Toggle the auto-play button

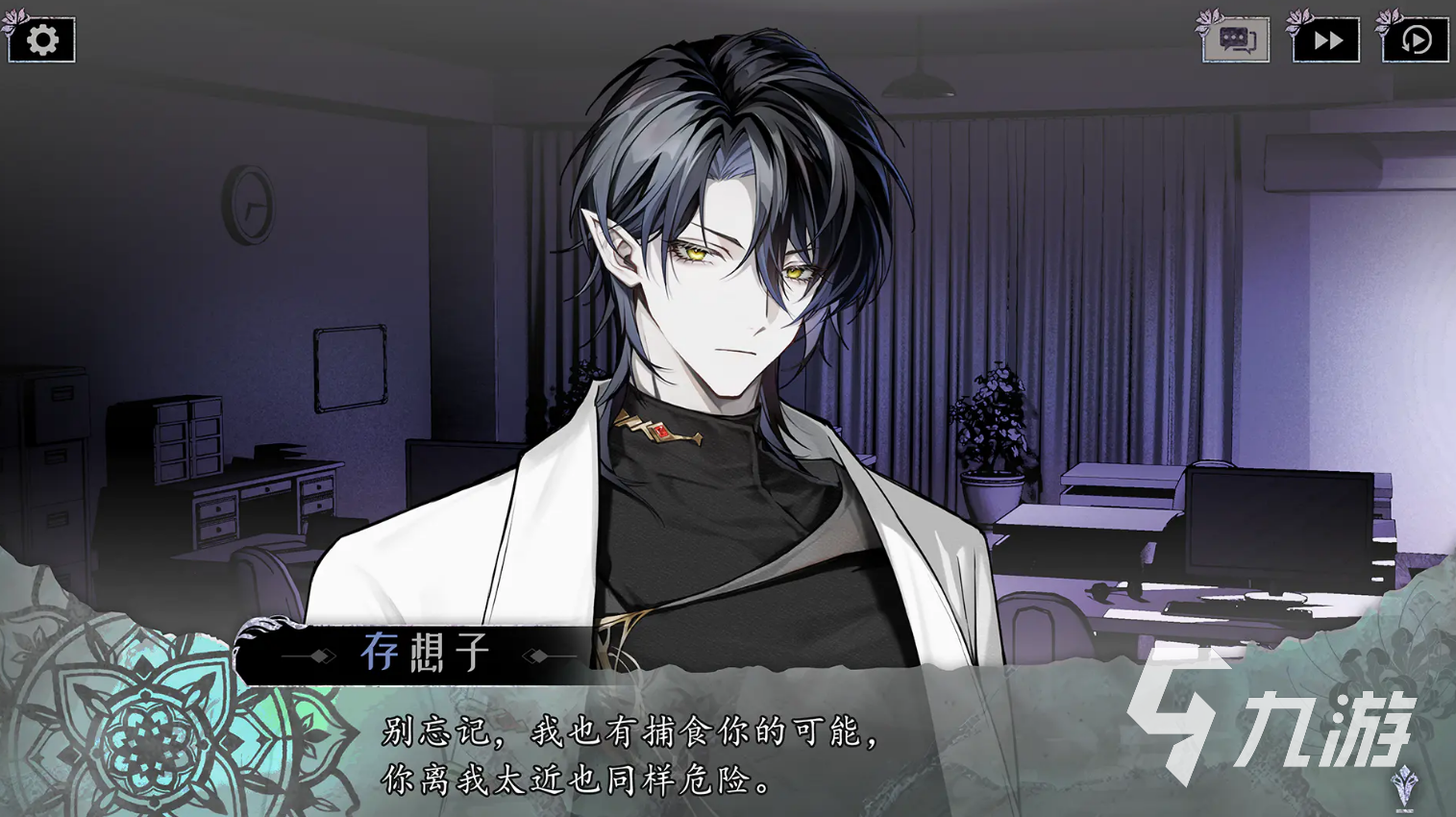point(1415,40)
